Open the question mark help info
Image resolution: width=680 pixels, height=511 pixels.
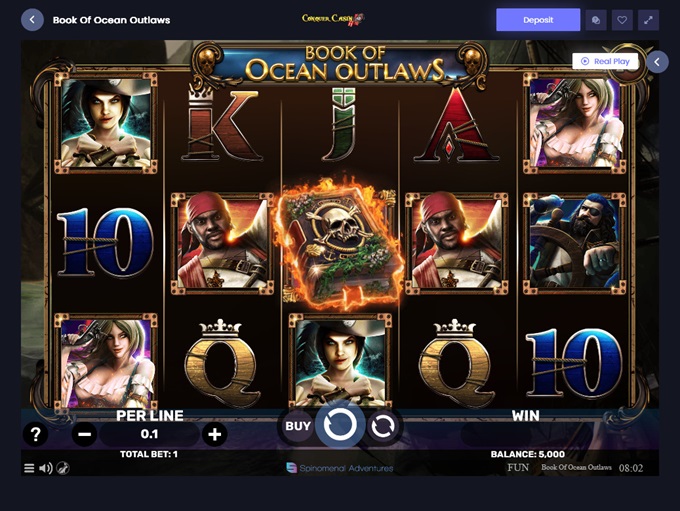click(36, 434)
